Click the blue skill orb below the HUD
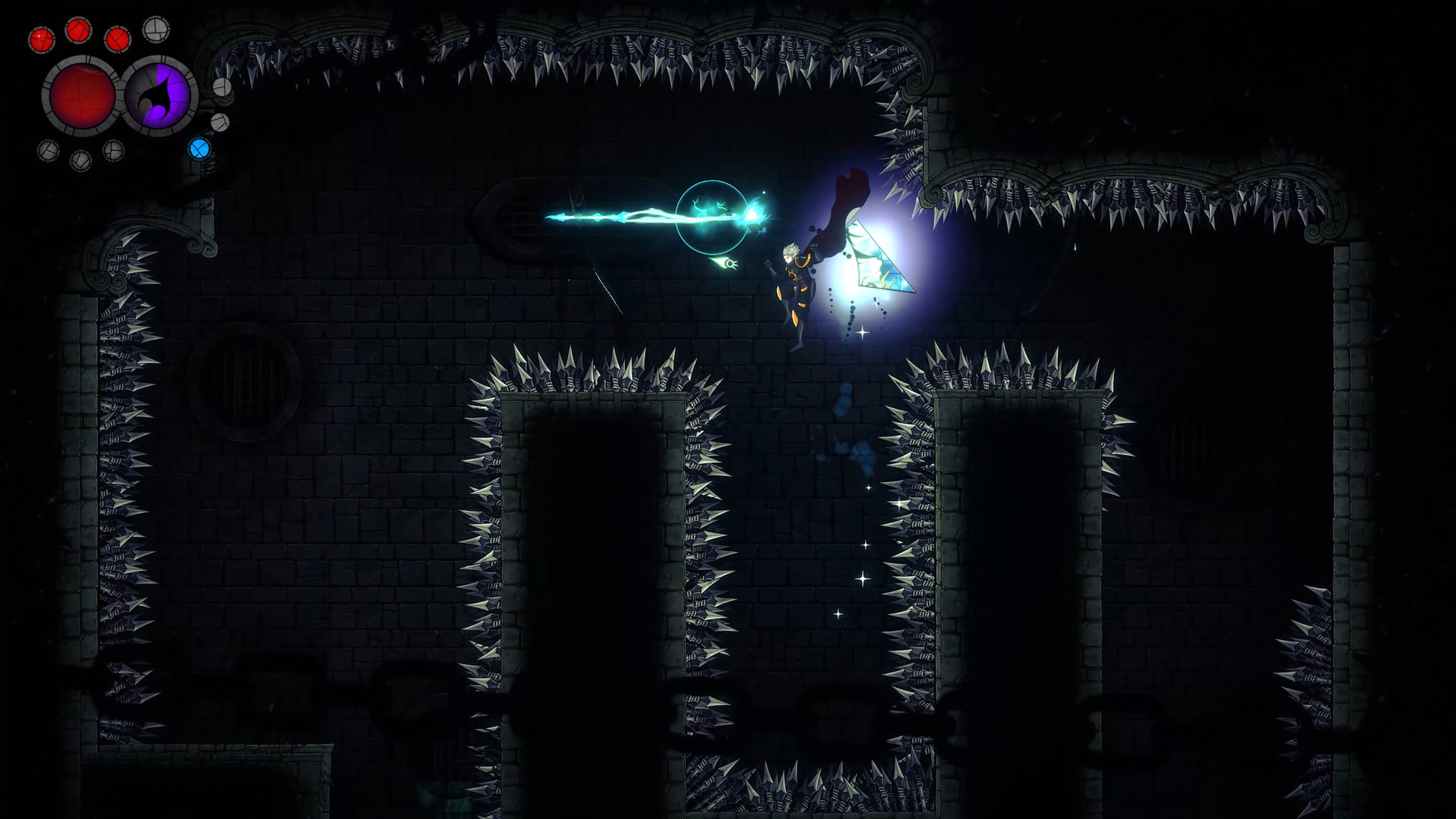 [x=199, y=149]
